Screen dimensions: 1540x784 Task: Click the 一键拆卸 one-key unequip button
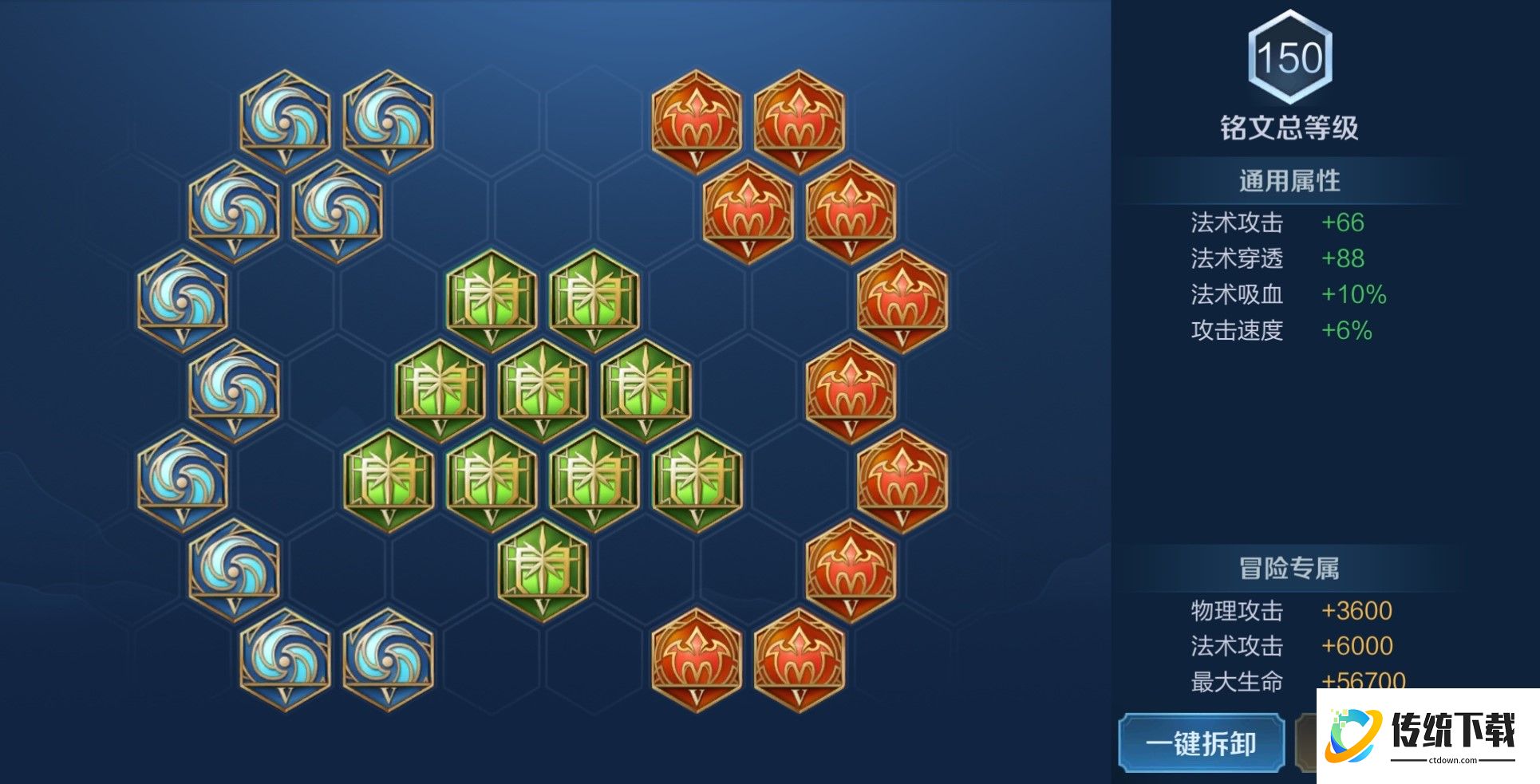(x=1201, y=743)
